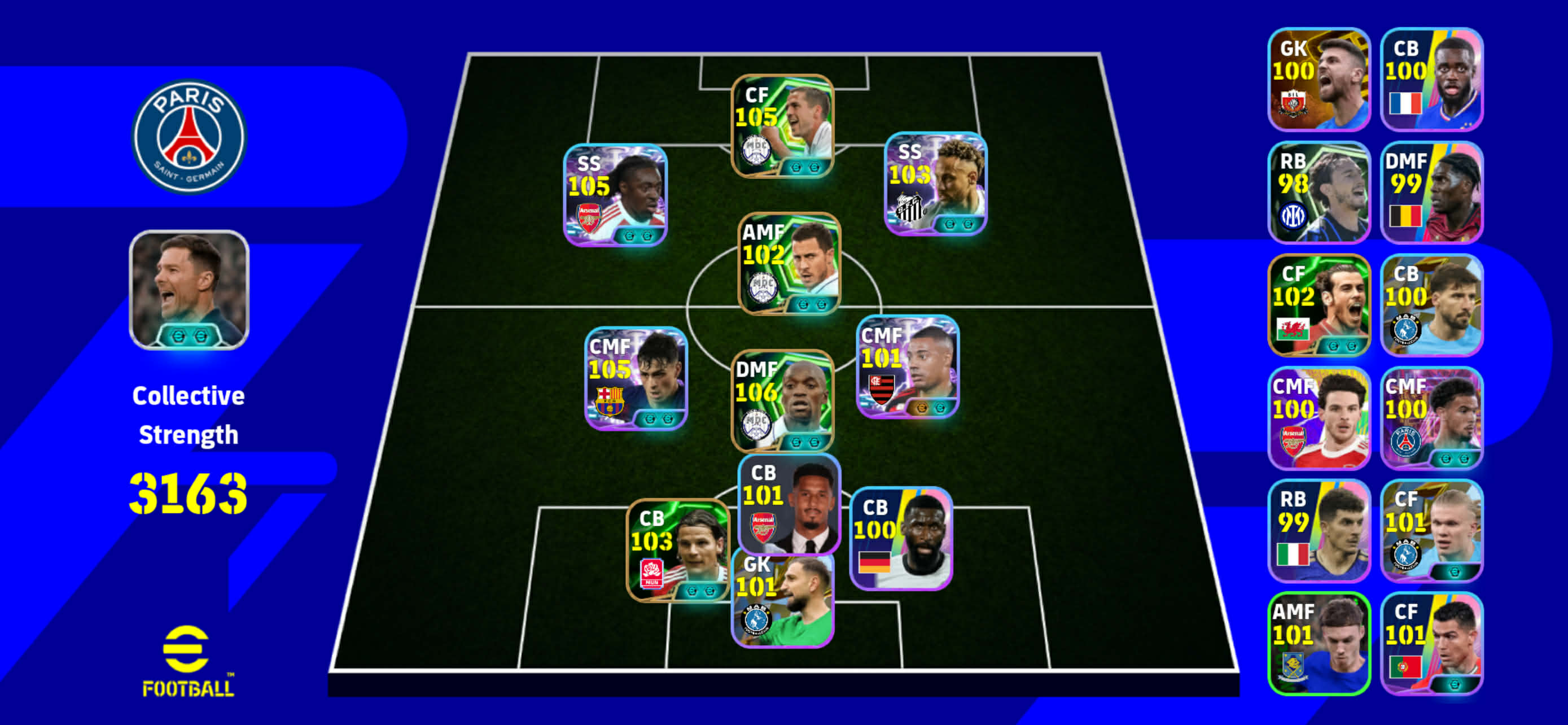Image resolution: width=1568 pixels, height=725 pixels.
Task: Choose the Arsenal SS 105 card
Action: click(615, 195)
